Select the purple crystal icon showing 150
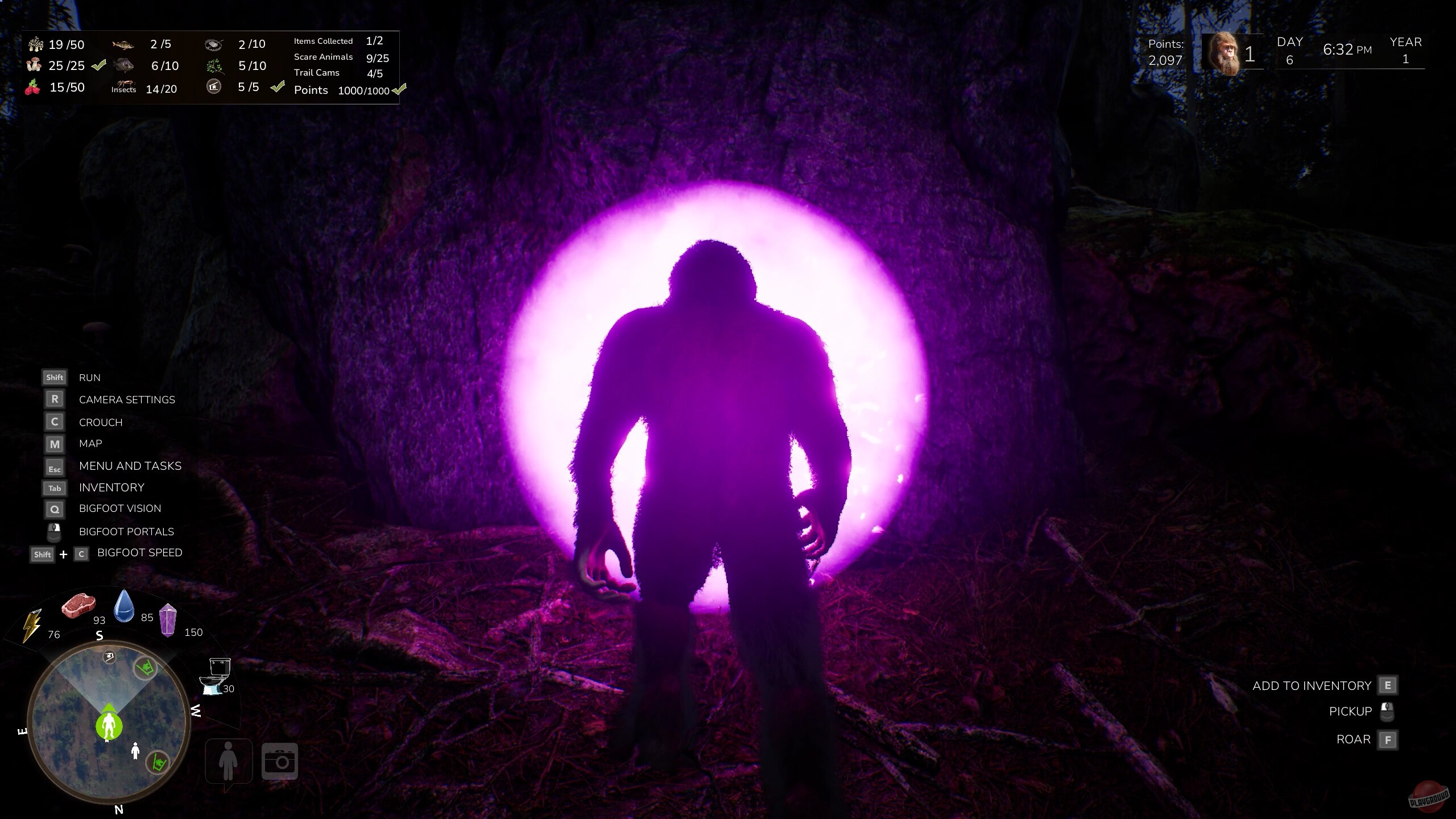This screenshot has width=1456, height=819. (x=168, y=622)
